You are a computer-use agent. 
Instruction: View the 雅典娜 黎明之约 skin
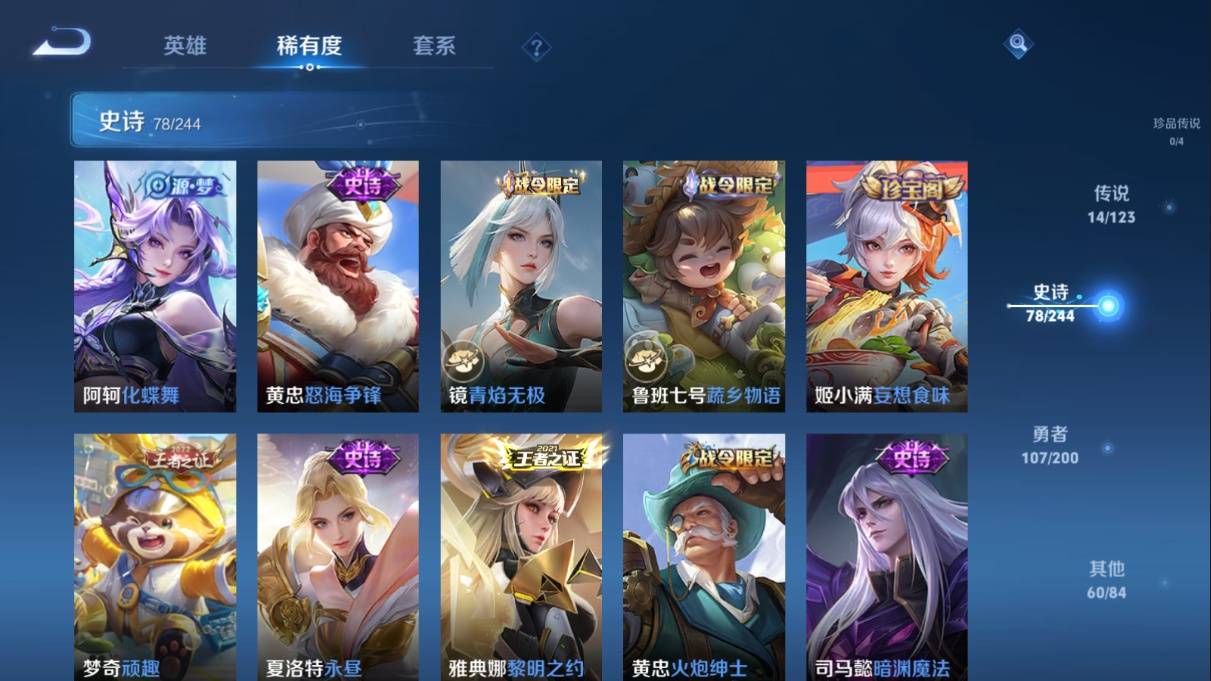tap(521, 557)
